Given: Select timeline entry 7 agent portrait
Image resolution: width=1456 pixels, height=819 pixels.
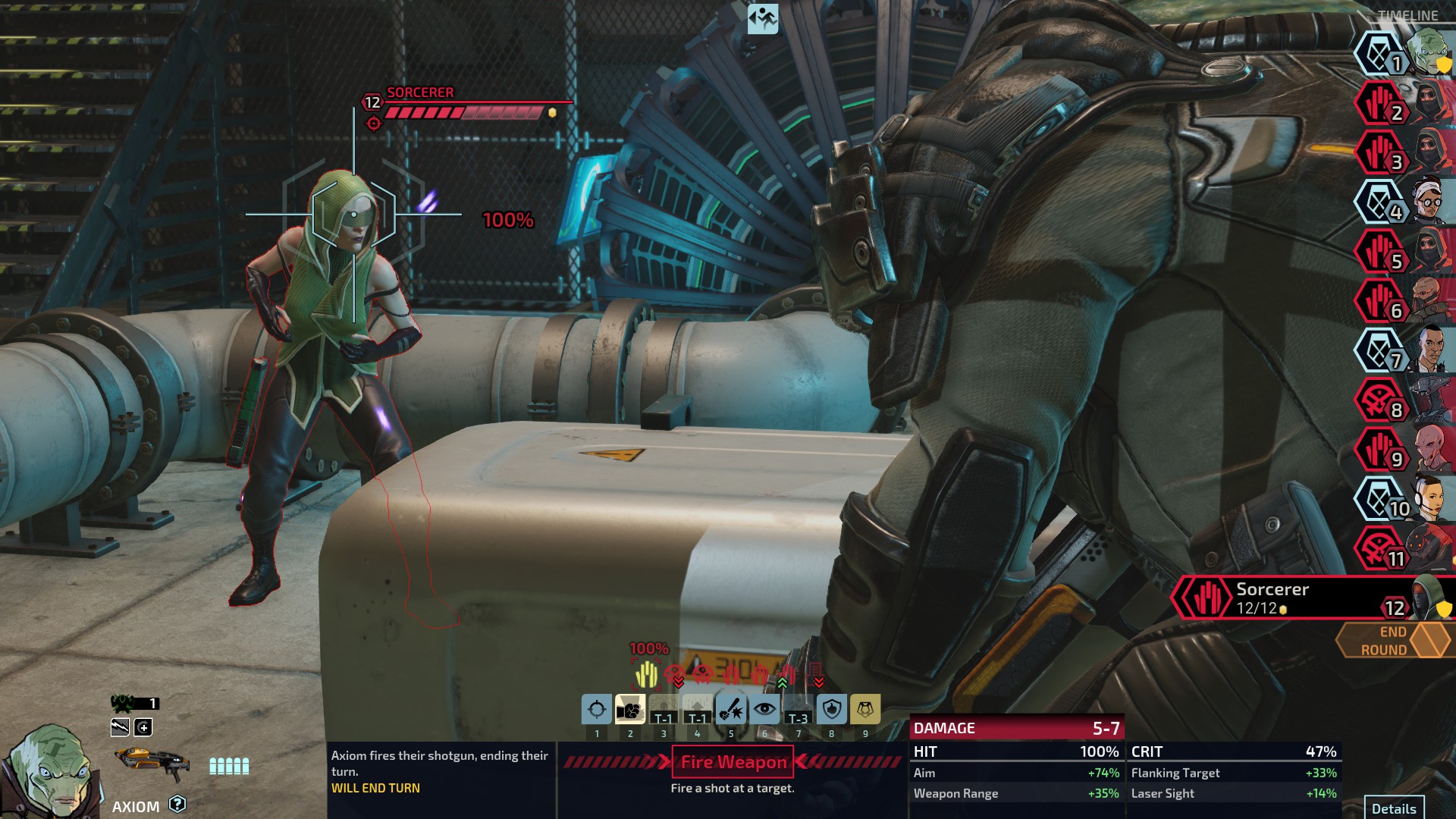Looking at the screenshot, I should [x=1403, y=350].
